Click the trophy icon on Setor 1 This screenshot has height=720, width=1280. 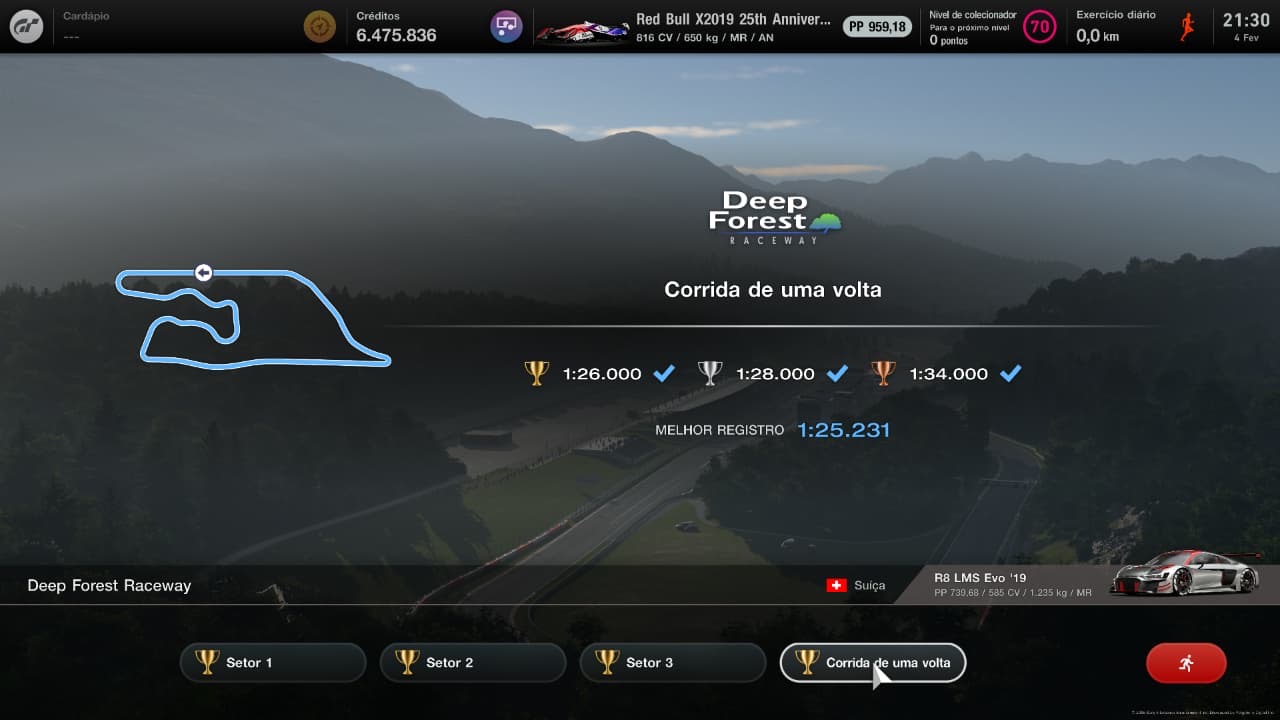pyautogui.click(x=207, y=661)
